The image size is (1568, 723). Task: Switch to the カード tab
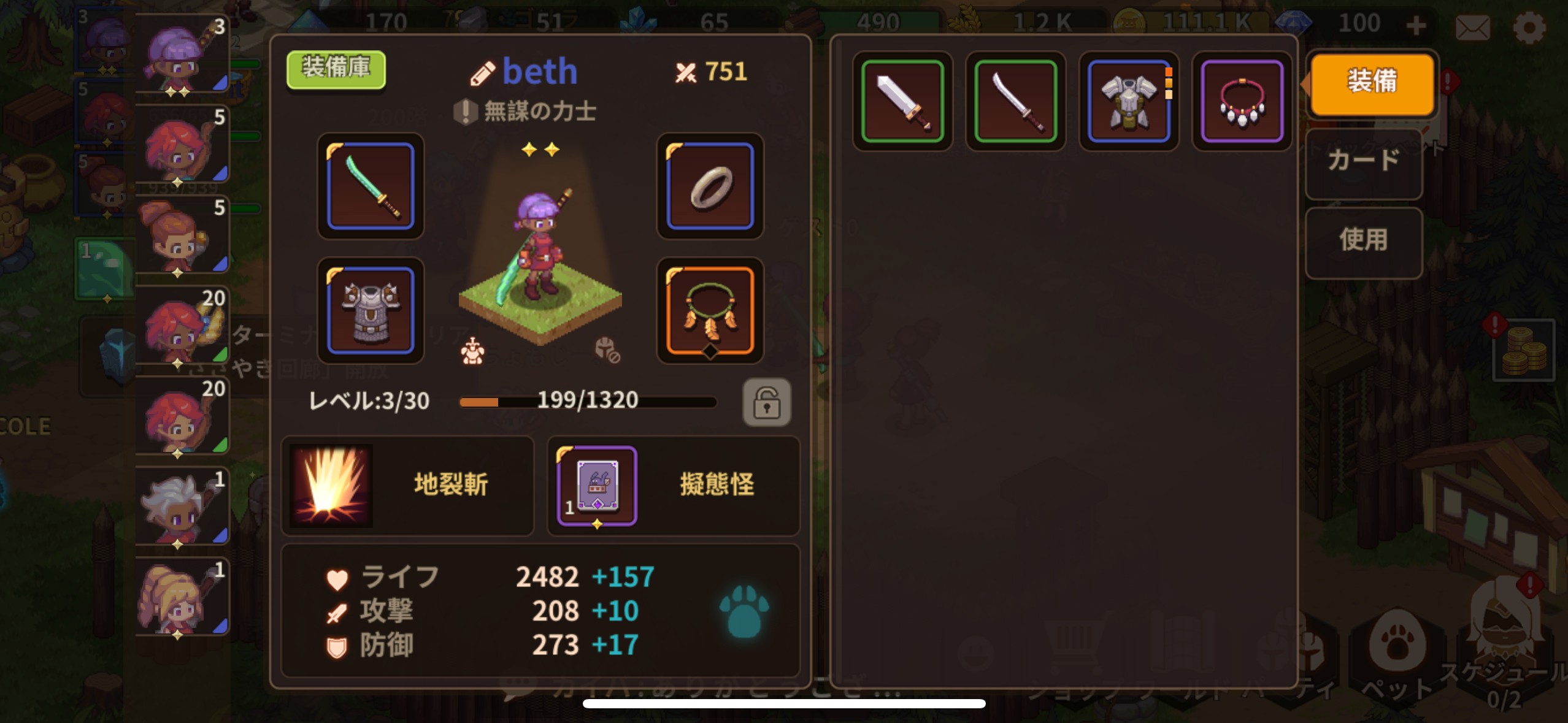click(x=1363, y=163)
